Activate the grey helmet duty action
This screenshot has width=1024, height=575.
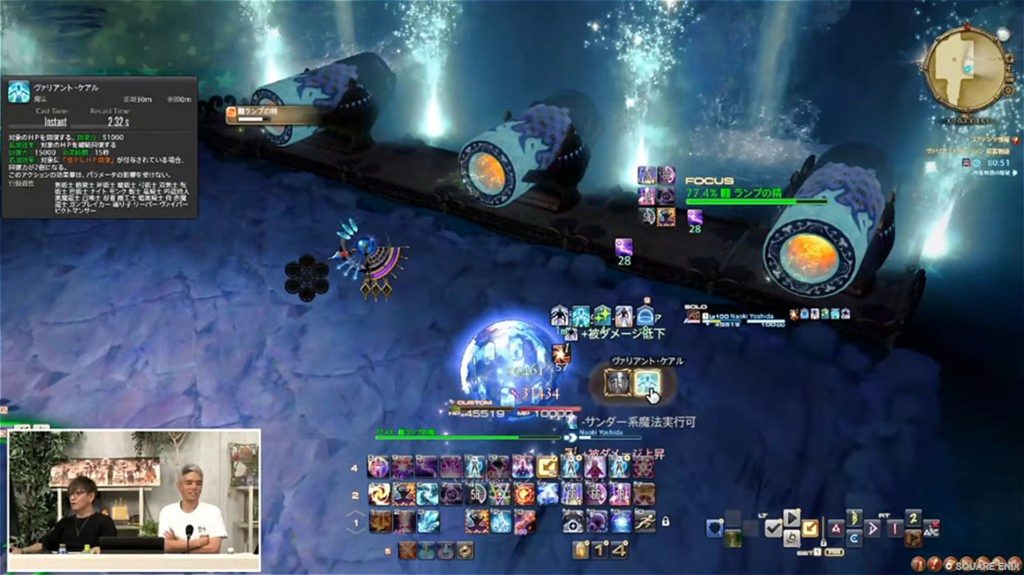(618, 381)
